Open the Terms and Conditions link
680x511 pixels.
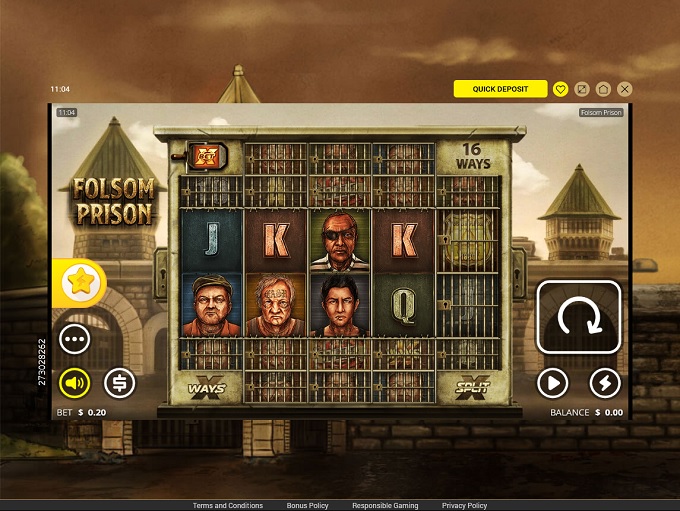coord(228,506)
